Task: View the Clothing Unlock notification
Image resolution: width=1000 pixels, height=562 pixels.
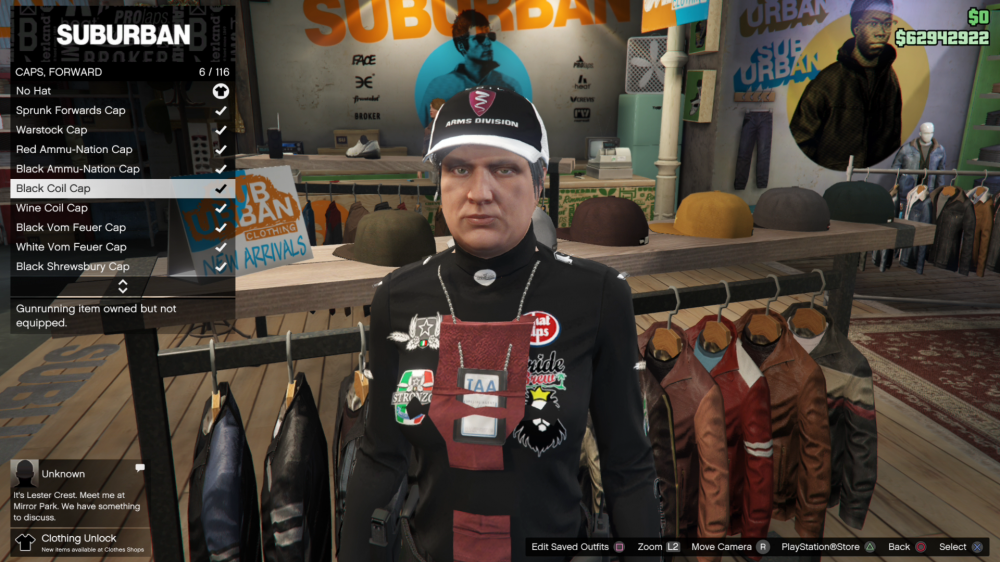Action: (79, 542)
